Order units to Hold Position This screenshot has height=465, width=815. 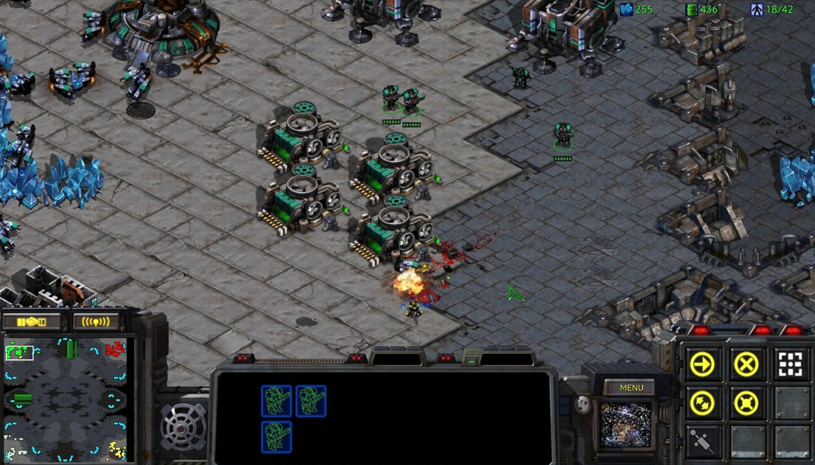click(x=746, y=403)
